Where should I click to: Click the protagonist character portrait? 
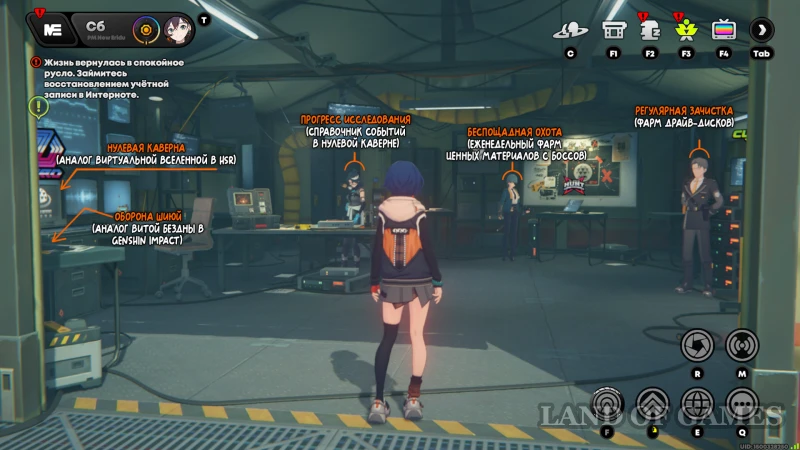click(178, 29)
